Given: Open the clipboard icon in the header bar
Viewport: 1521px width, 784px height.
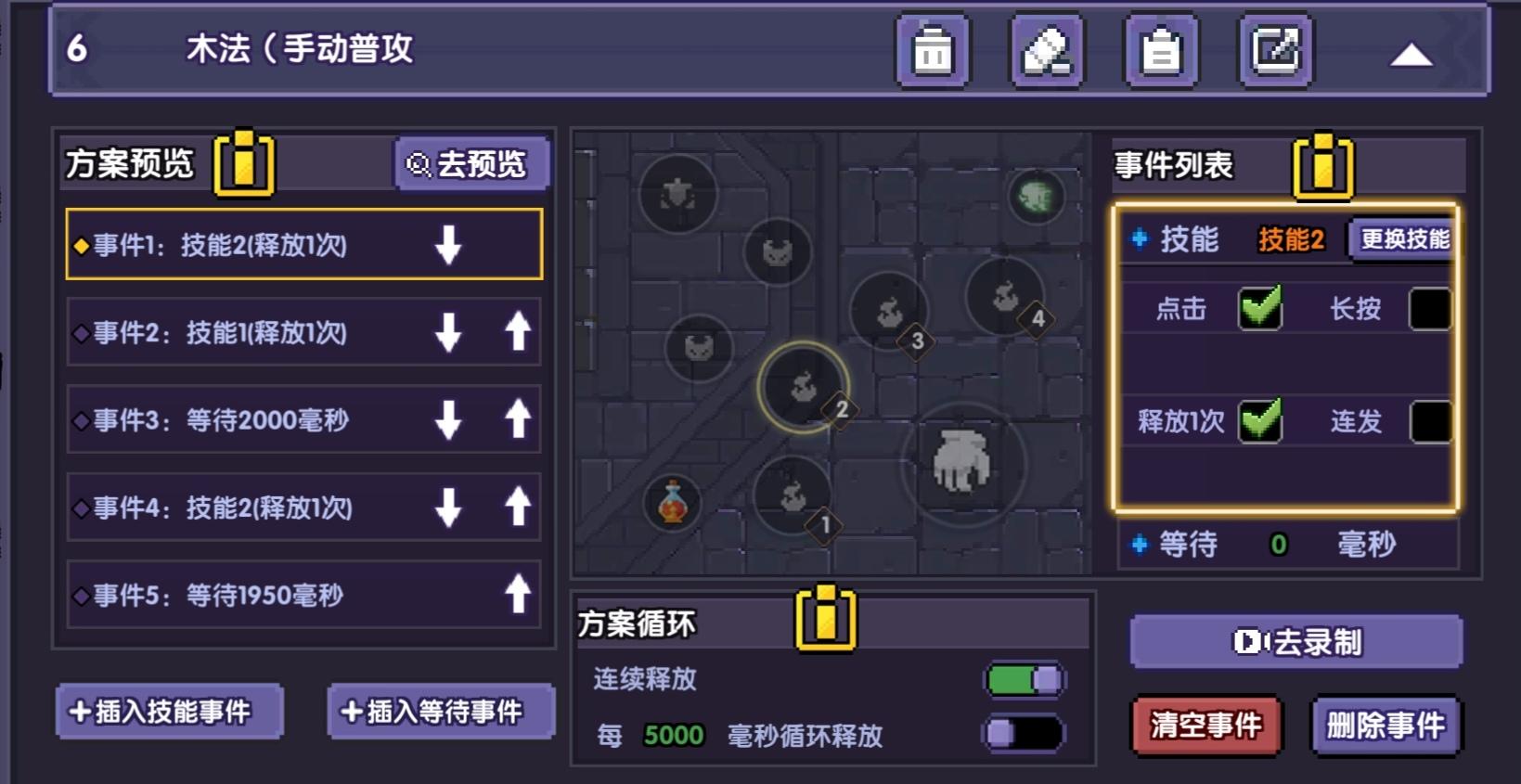Looking at the screenshot, I should (1160, 51).
